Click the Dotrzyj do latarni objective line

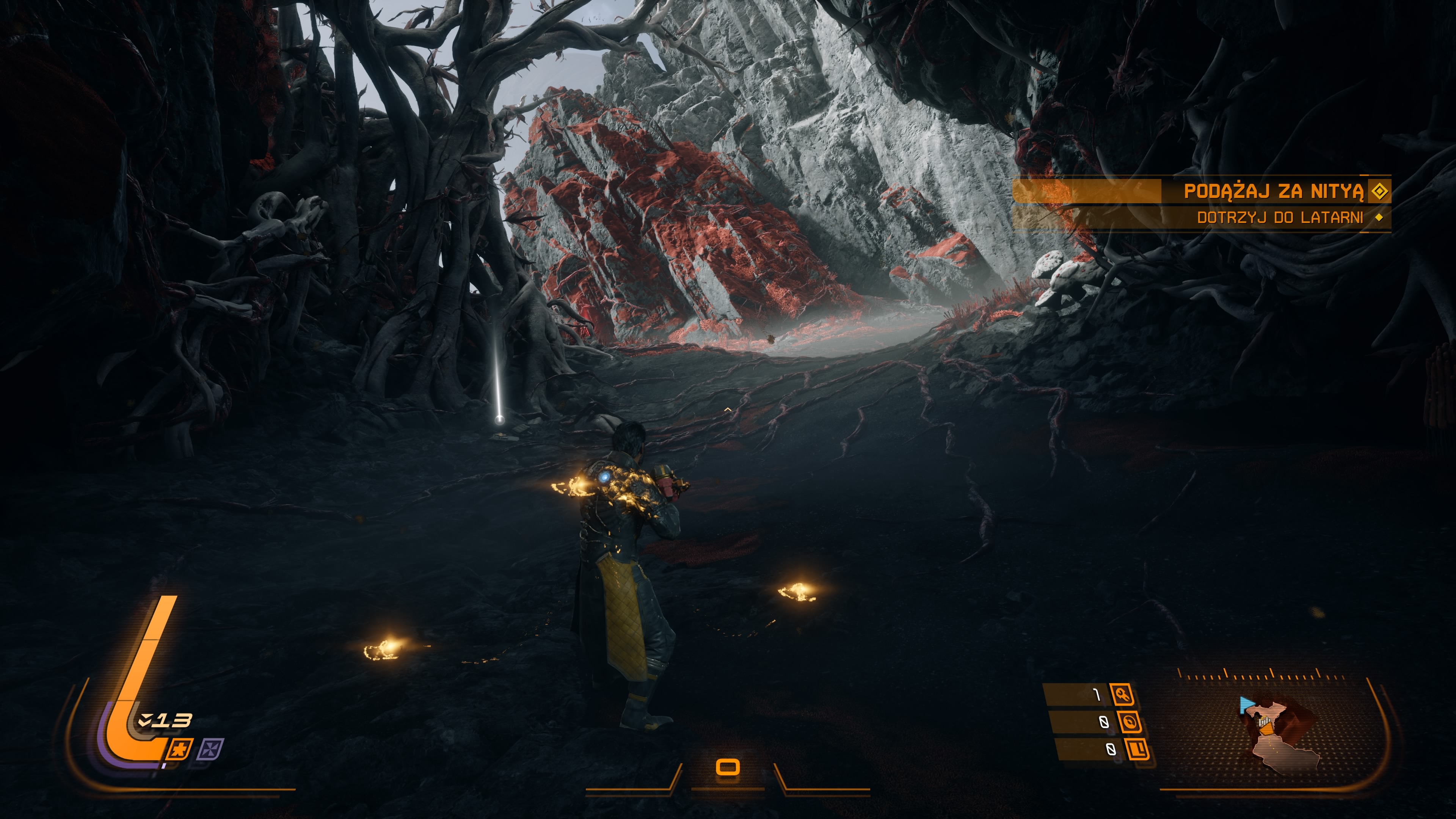click(x=1280, y=218)
